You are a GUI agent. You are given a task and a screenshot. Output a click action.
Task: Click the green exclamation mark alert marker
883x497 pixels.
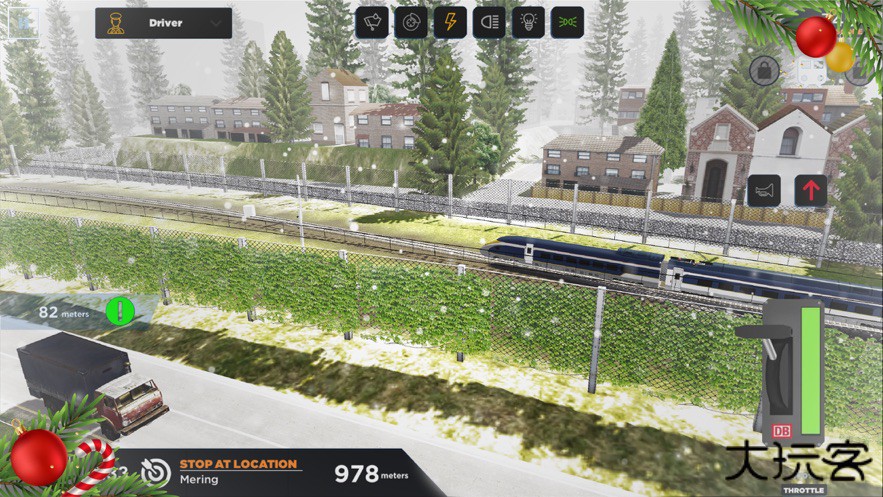(120, 311)
